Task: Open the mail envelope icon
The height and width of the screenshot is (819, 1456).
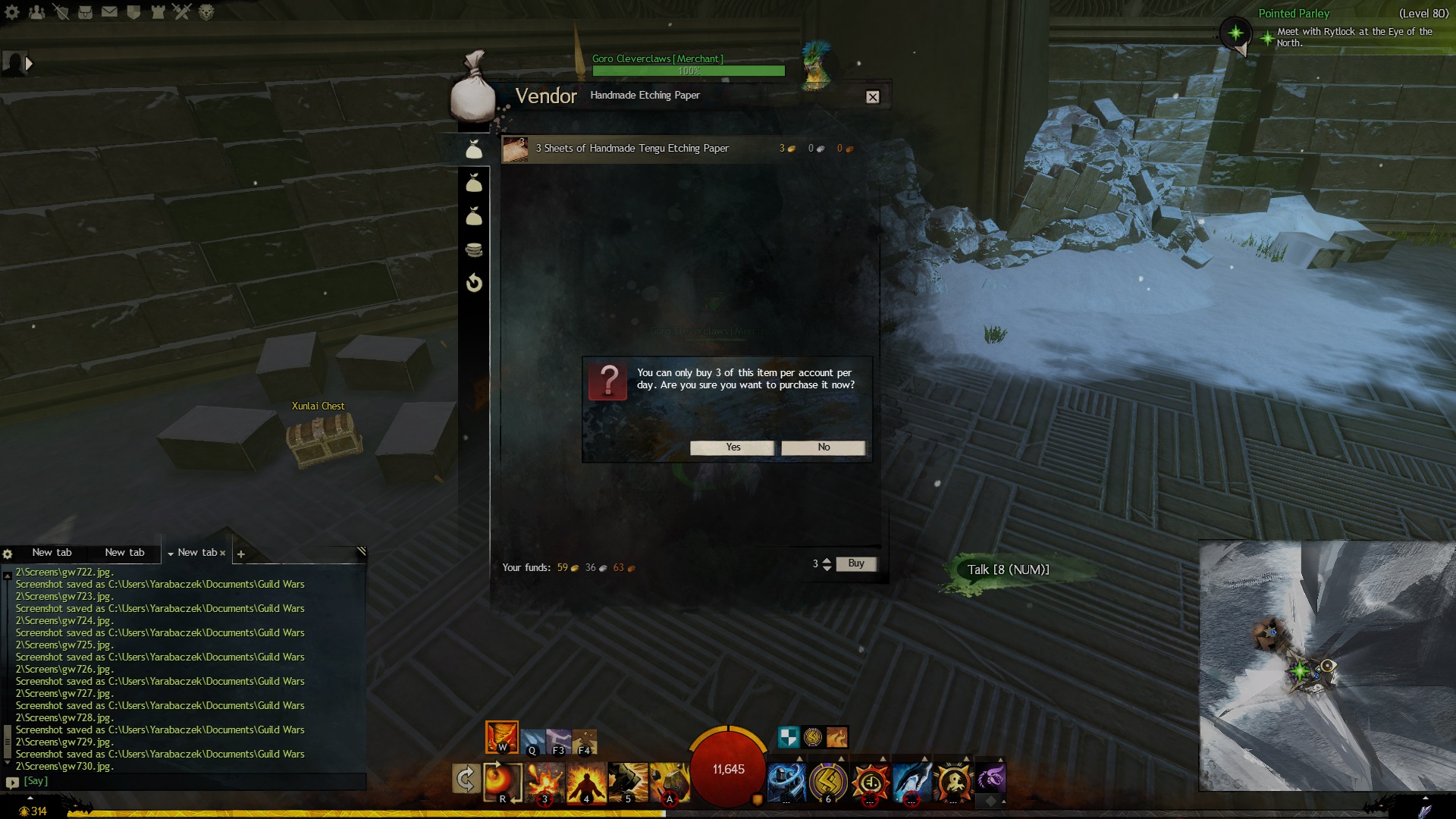Action: point(109,12)
